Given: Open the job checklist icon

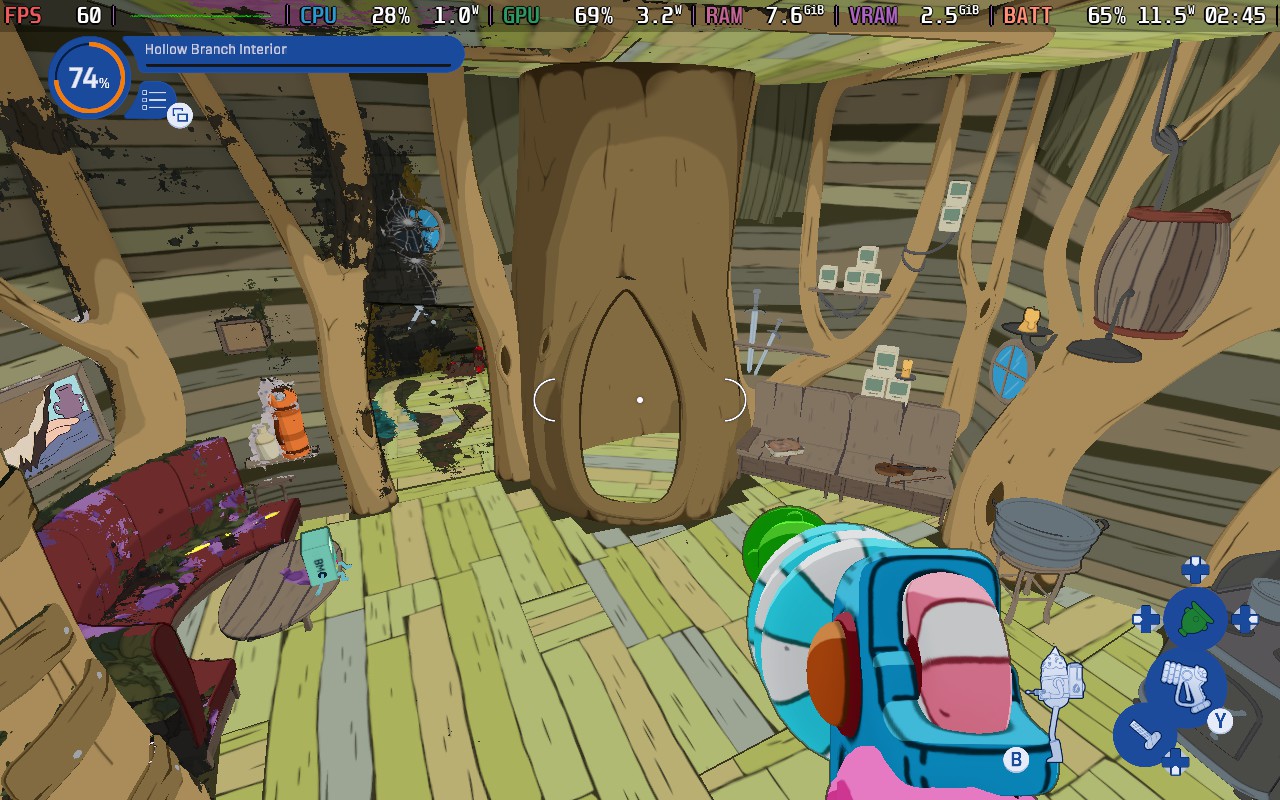Looking at the screenshot, I should pyautogui.click(x=154, y=100).
